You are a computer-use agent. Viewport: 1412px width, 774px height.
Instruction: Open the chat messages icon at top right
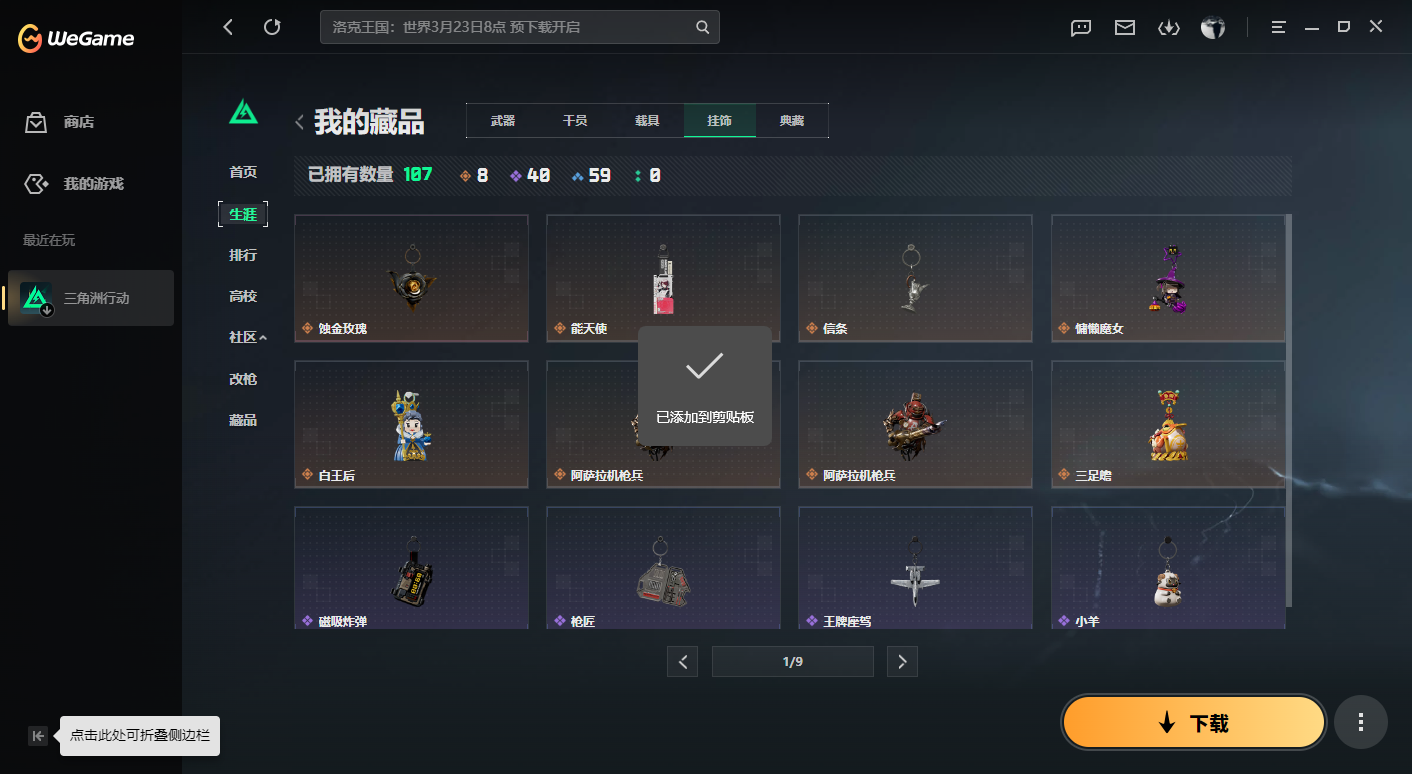coord(1080,27)
